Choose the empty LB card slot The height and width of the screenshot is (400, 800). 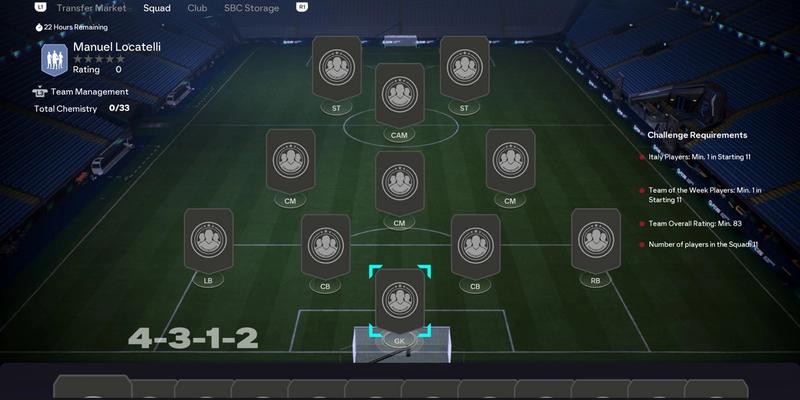tap(208, 240)
